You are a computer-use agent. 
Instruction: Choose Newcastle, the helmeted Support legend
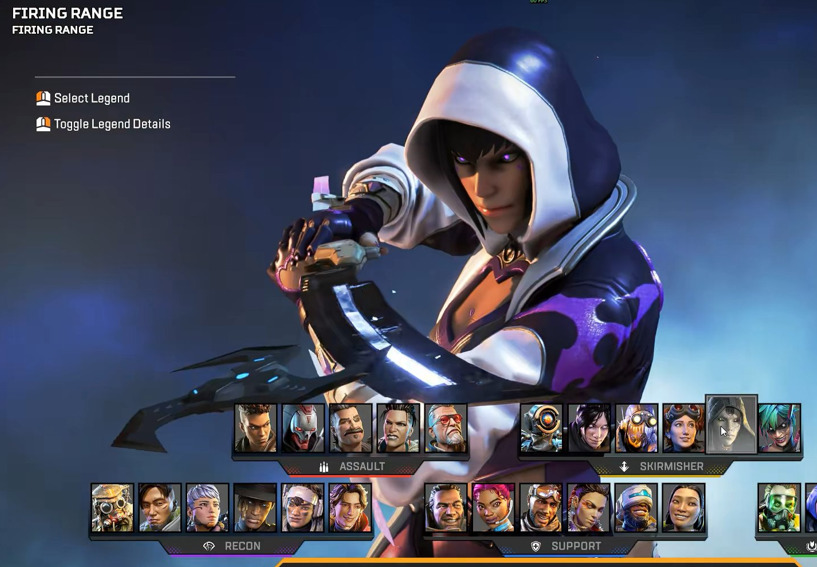pos(636,508)
